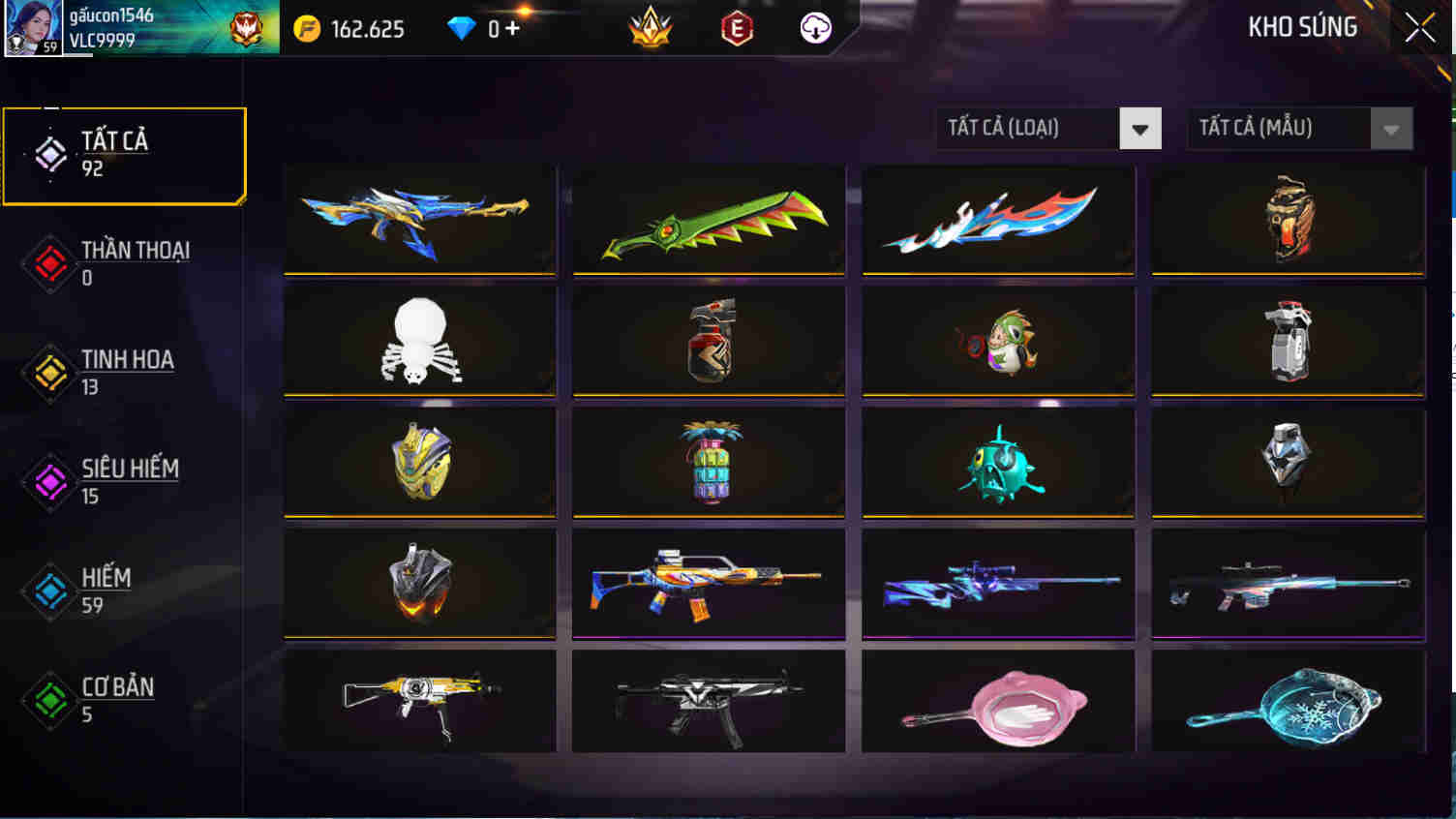
Task: Click the gold coin balance icon
Action: pyautogui.click(x=307, y=28)
